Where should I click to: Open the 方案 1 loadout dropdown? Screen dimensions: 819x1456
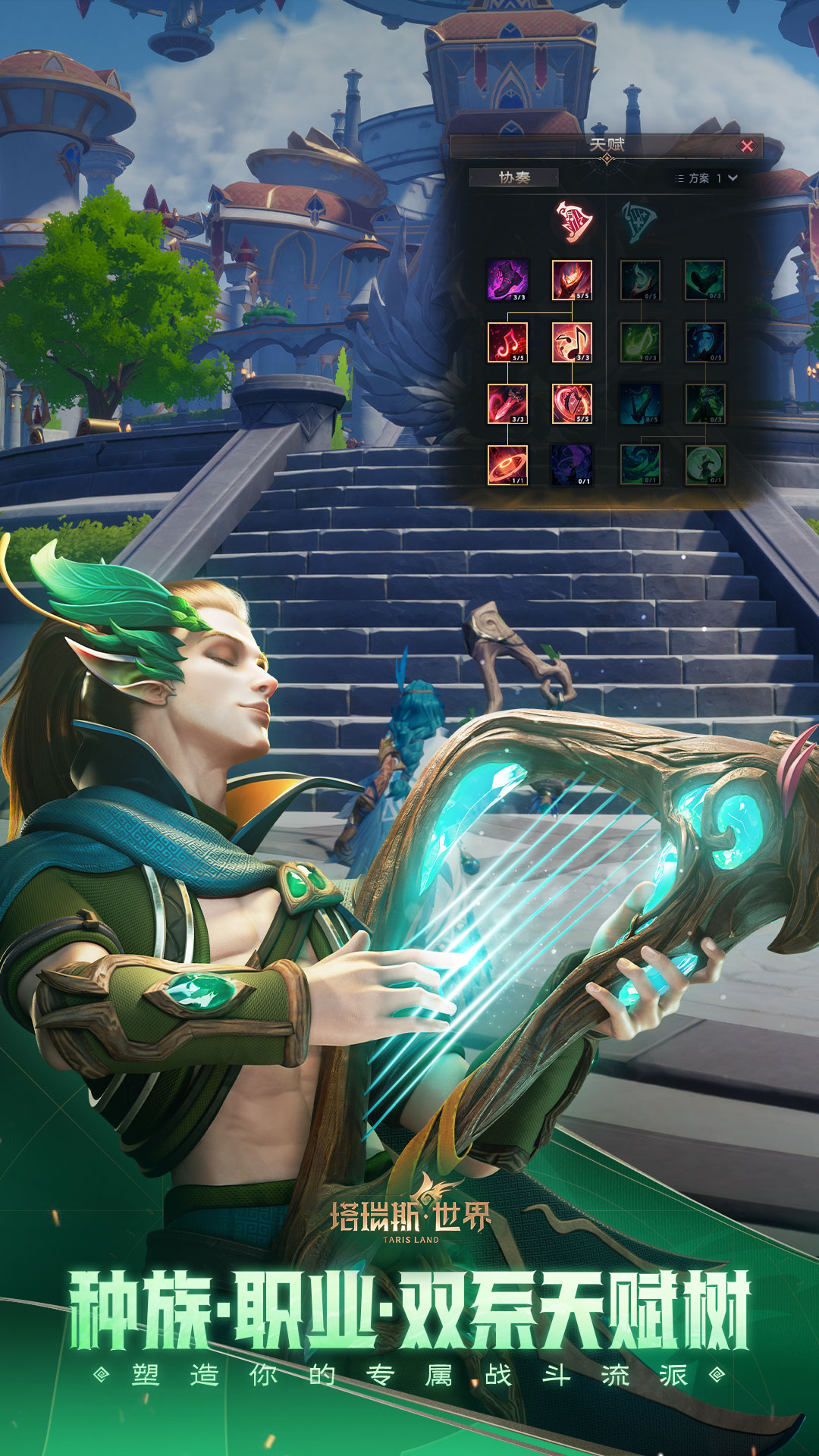[707, 178]
